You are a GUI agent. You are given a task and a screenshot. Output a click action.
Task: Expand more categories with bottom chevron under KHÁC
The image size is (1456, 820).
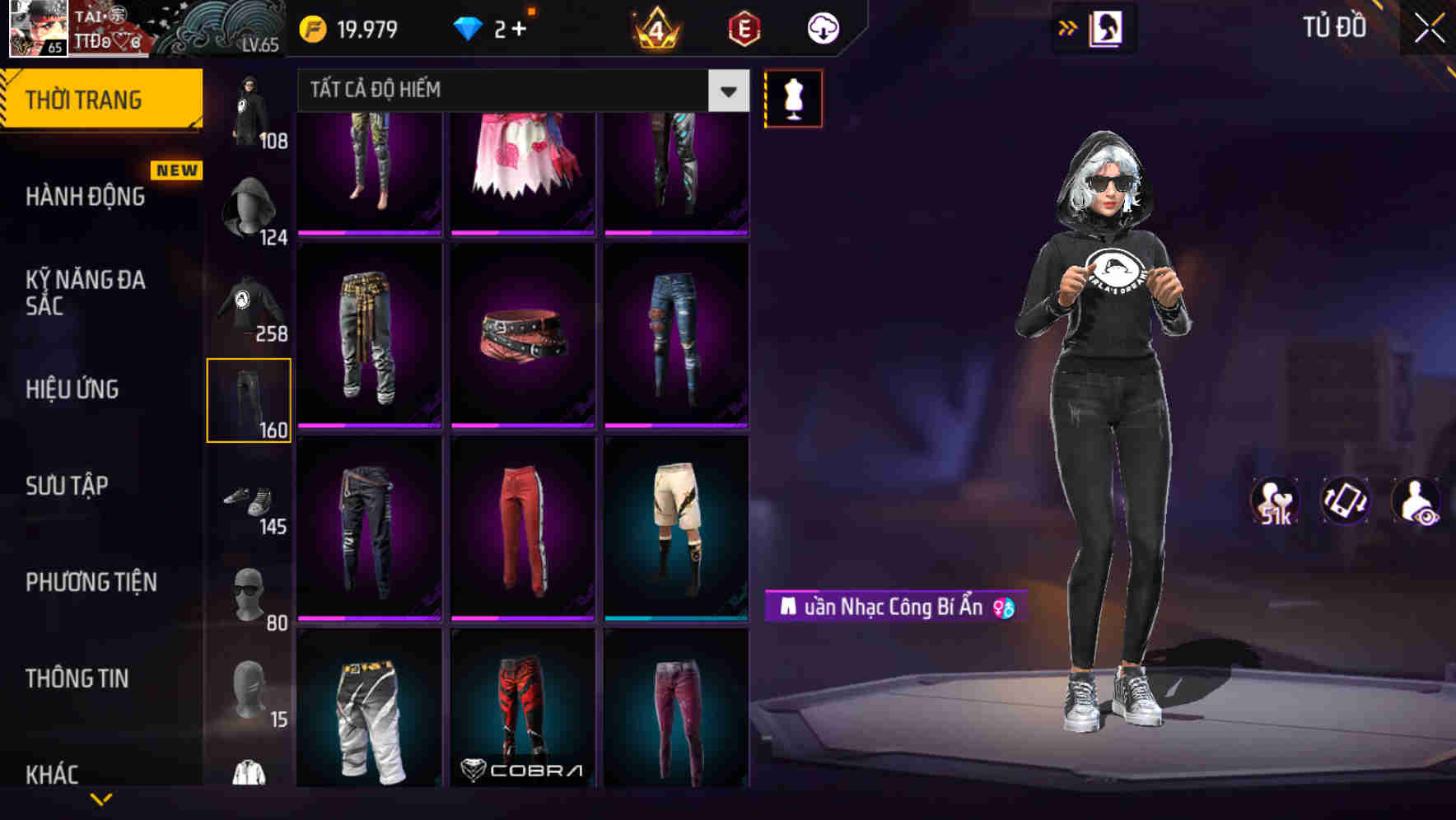click(102, 800)
